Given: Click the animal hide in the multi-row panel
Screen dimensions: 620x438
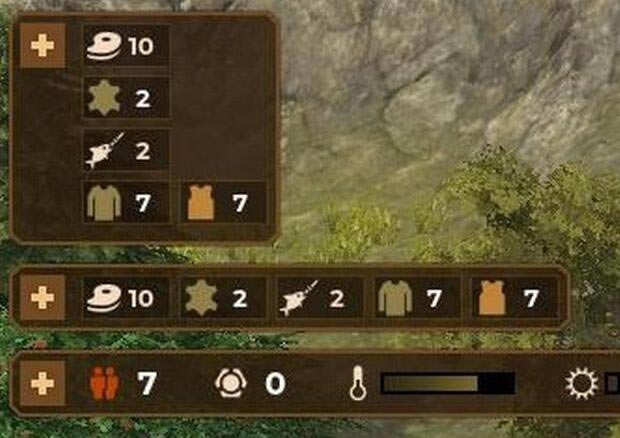Looking at the screenshot, I should click(104, 98).
